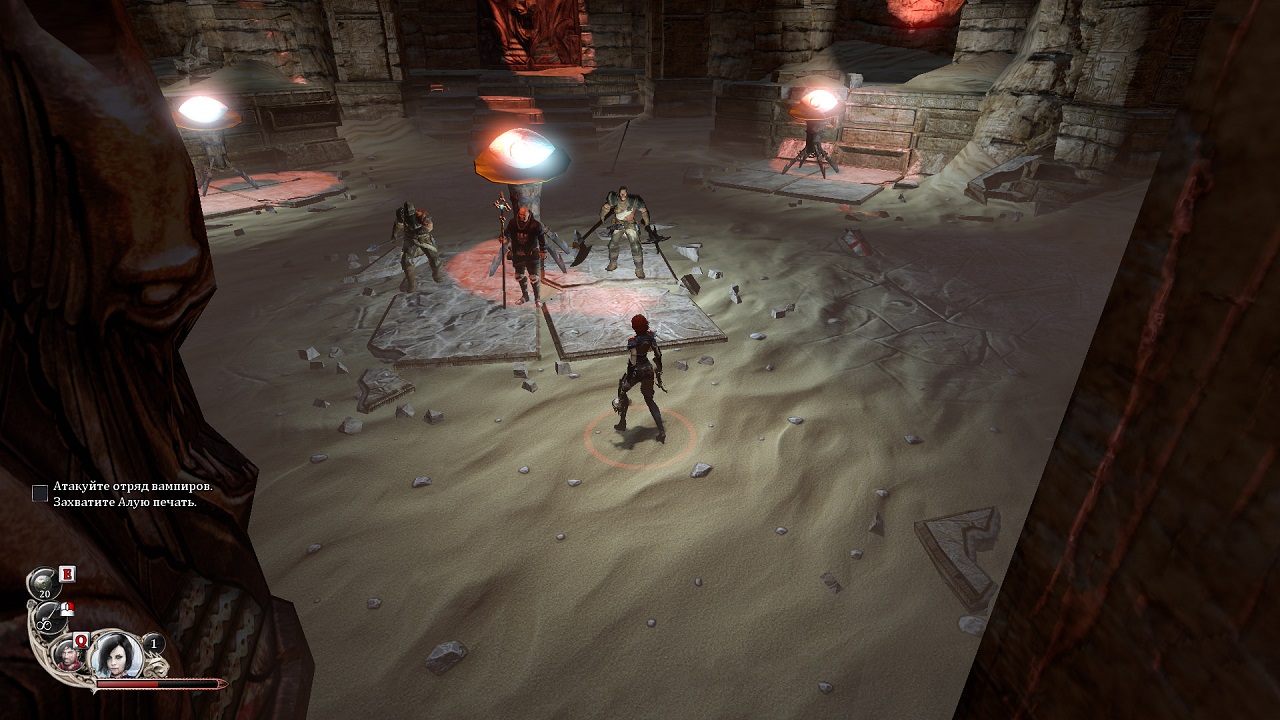Select the vampire squad objective checkbox
The image size is (1280, 720).
tap(40, 493)
